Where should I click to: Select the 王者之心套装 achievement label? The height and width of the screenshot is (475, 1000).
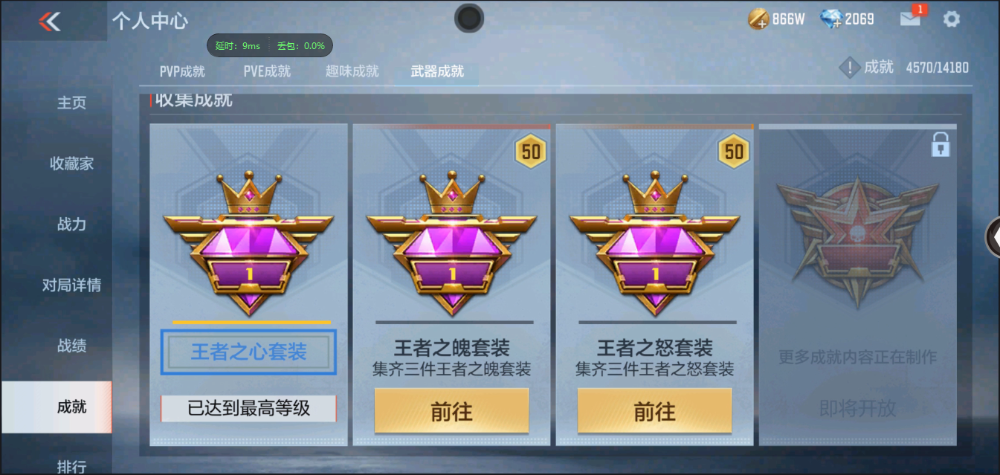pyautogui.click(x=248, y=352)
